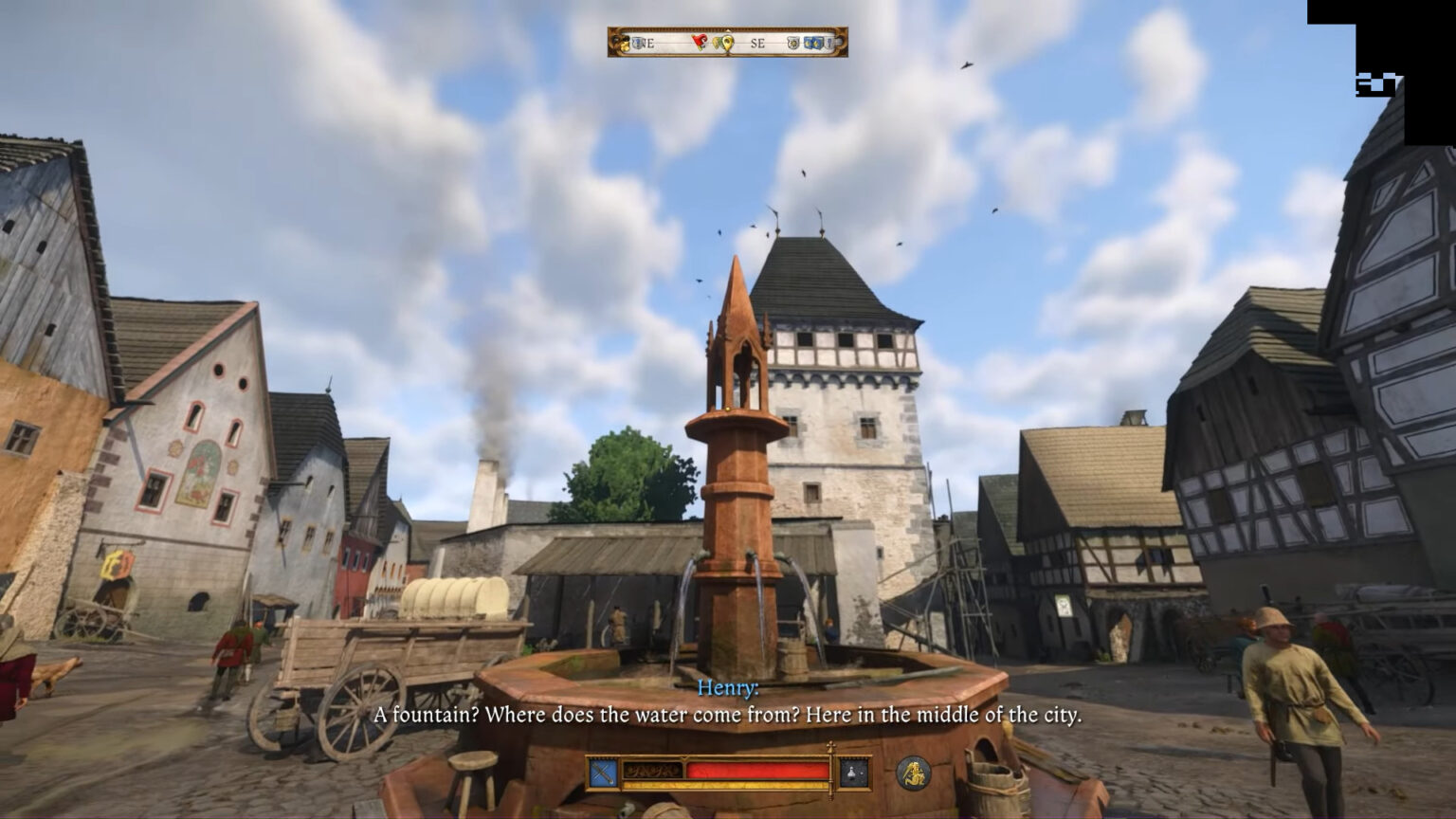
Task: Click Henry's name above the subtitle text
Action: pos(728,689)
